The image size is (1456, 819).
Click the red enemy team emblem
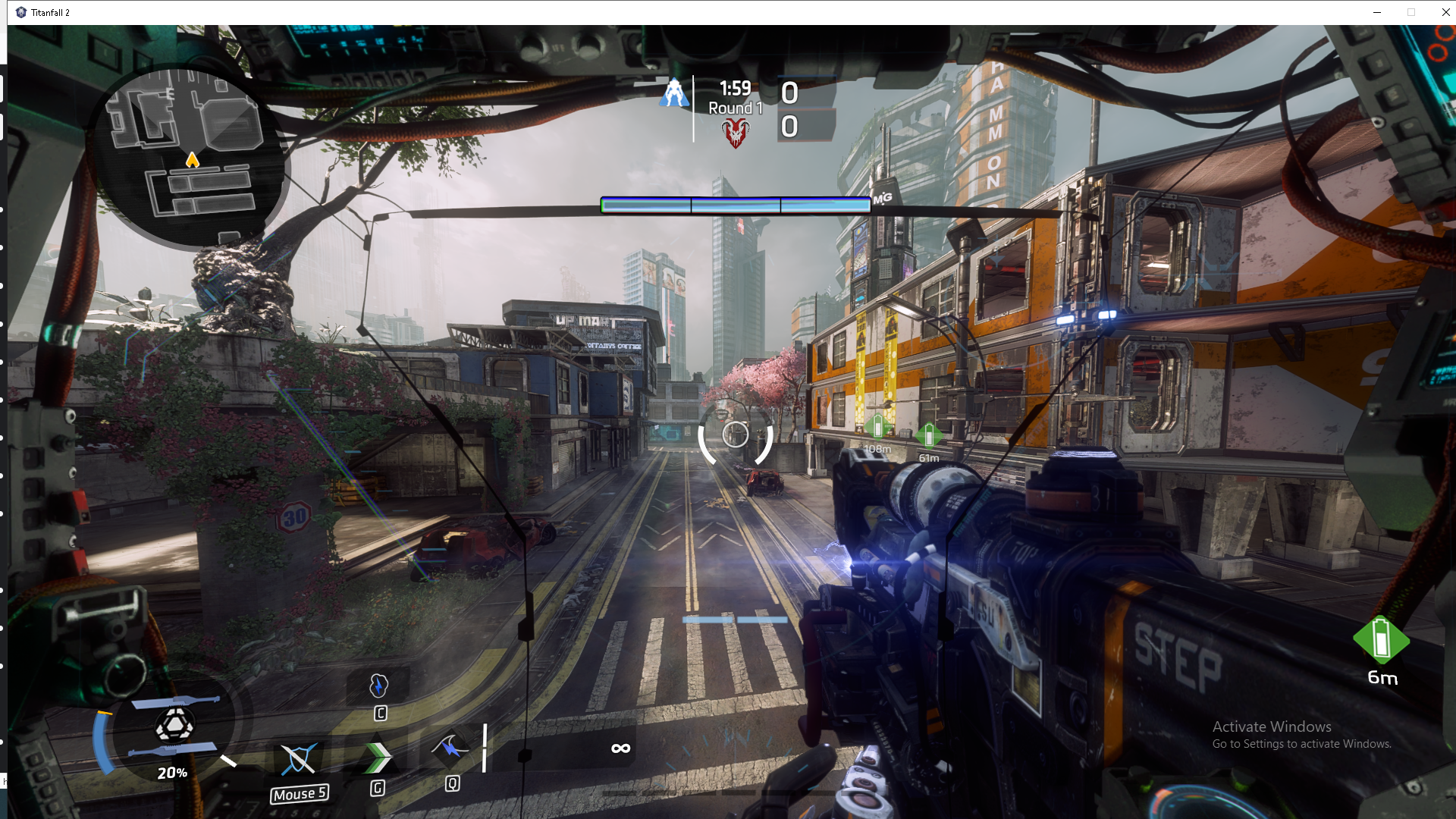735,133
